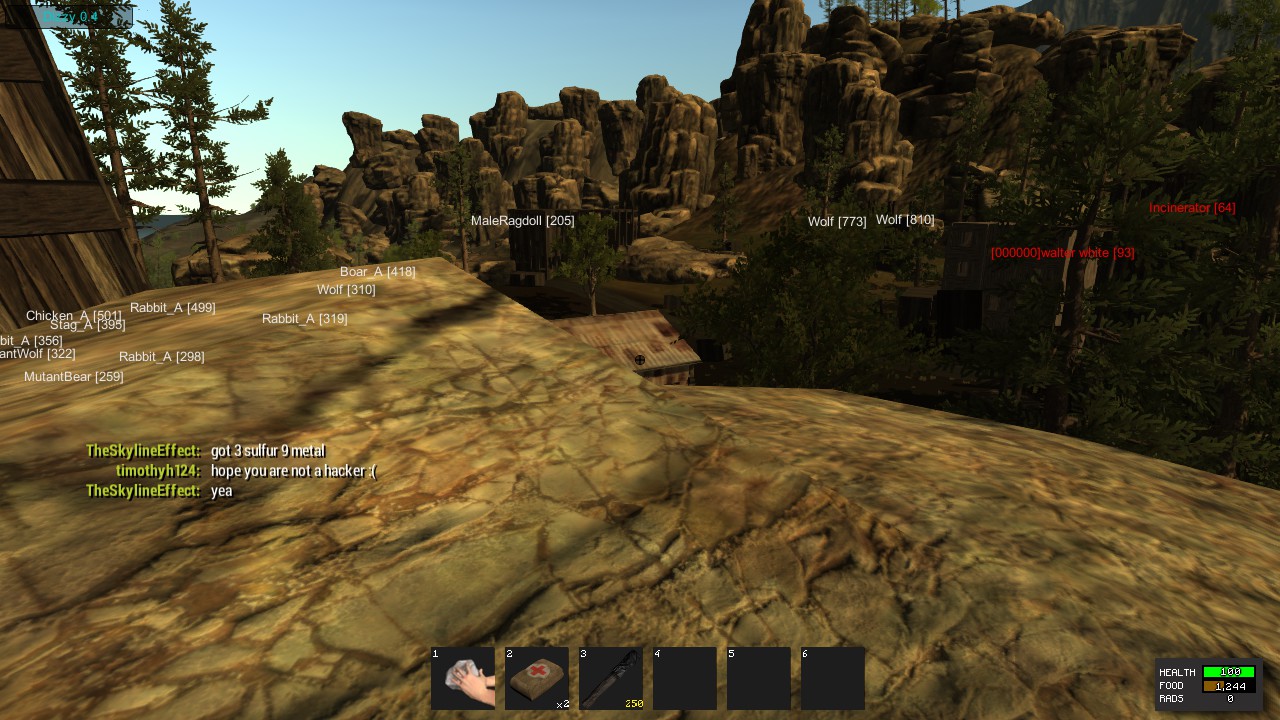The height and width of the screenshot is (720, 1280).
Task: Equip the dark weapon in slot 3
Action: (611, 679)
